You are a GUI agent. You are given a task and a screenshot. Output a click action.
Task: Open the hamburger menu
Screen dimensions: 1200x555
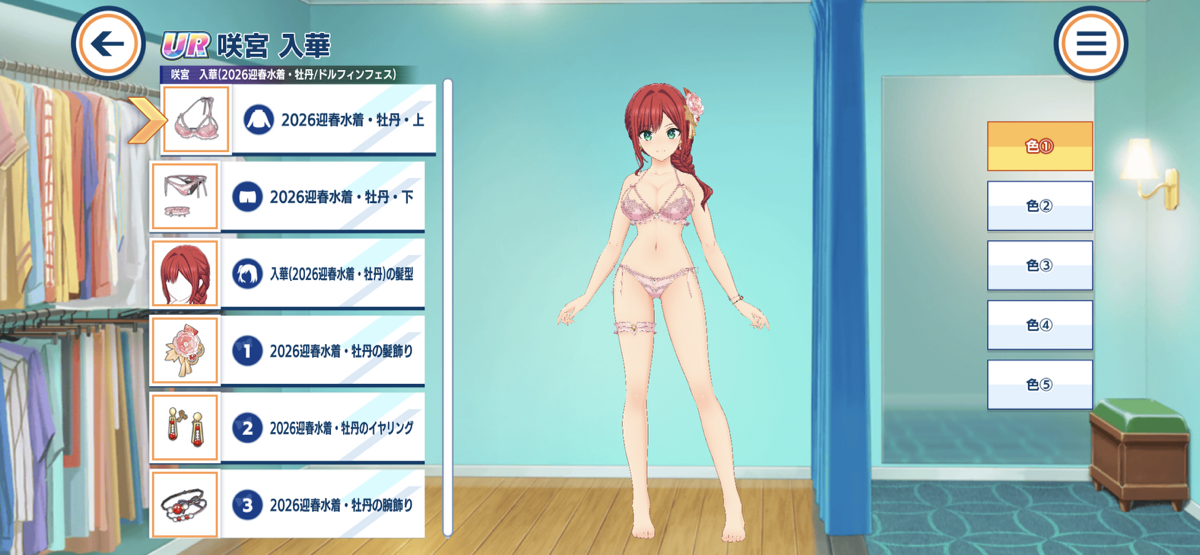[x=1090, y=43]
